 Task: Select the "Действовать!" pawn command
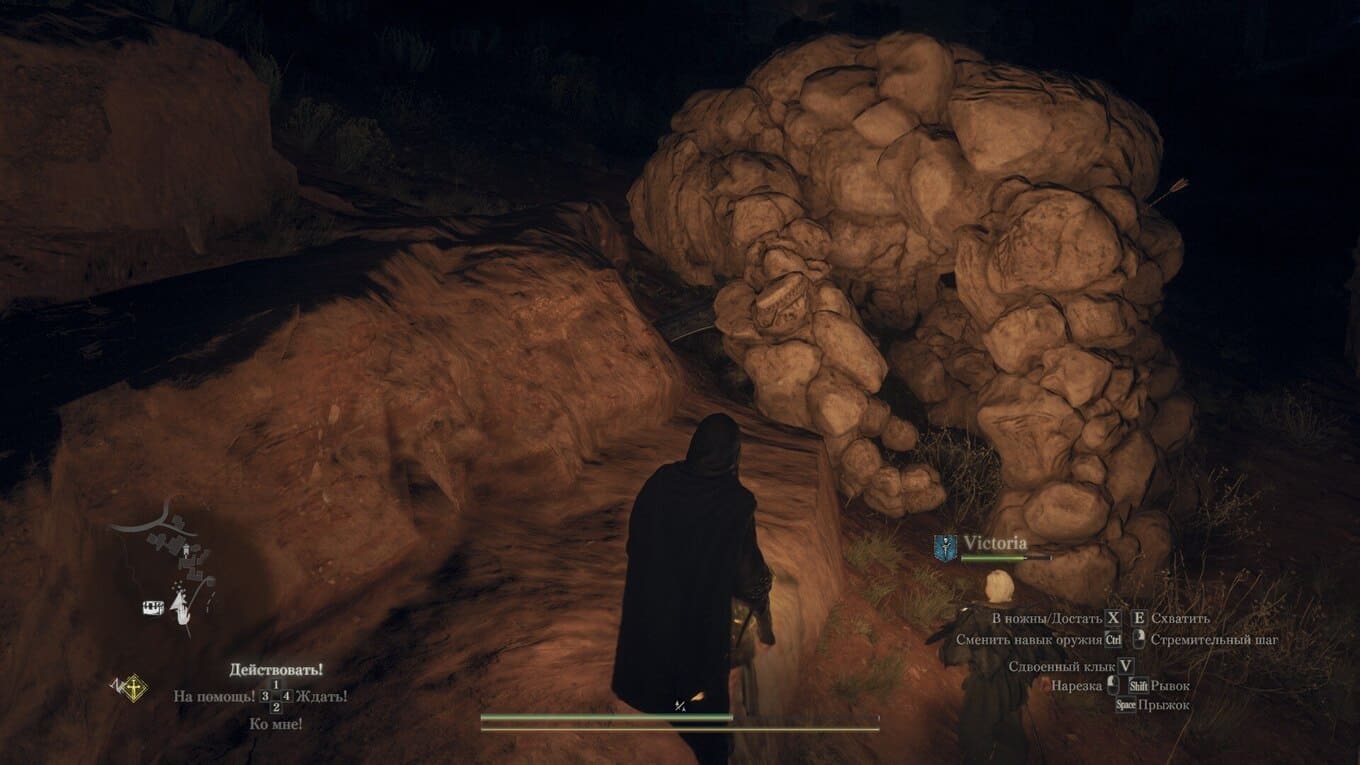(276, 669)
